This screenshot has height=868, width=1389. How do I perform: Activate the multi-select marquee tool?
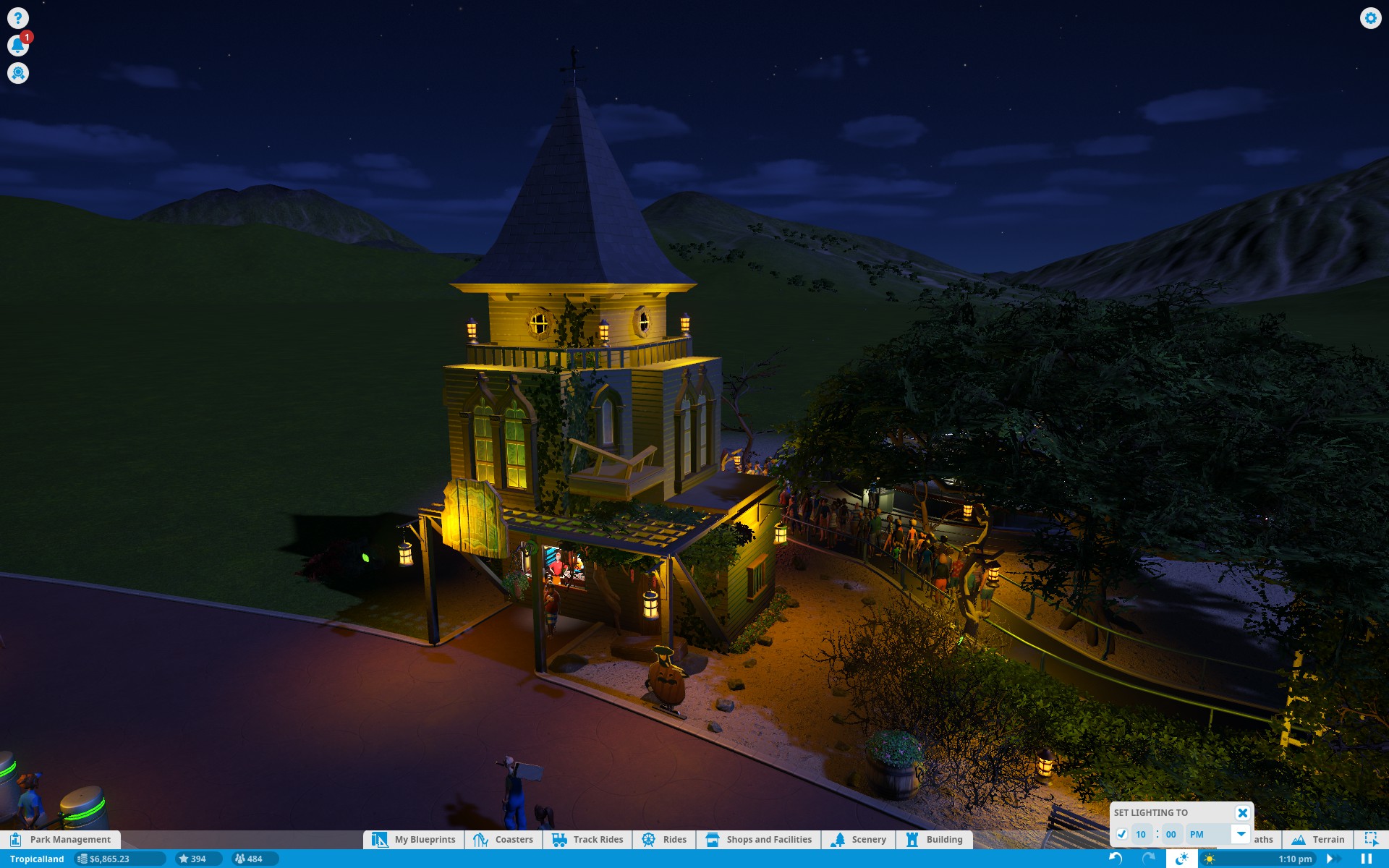1371,839
